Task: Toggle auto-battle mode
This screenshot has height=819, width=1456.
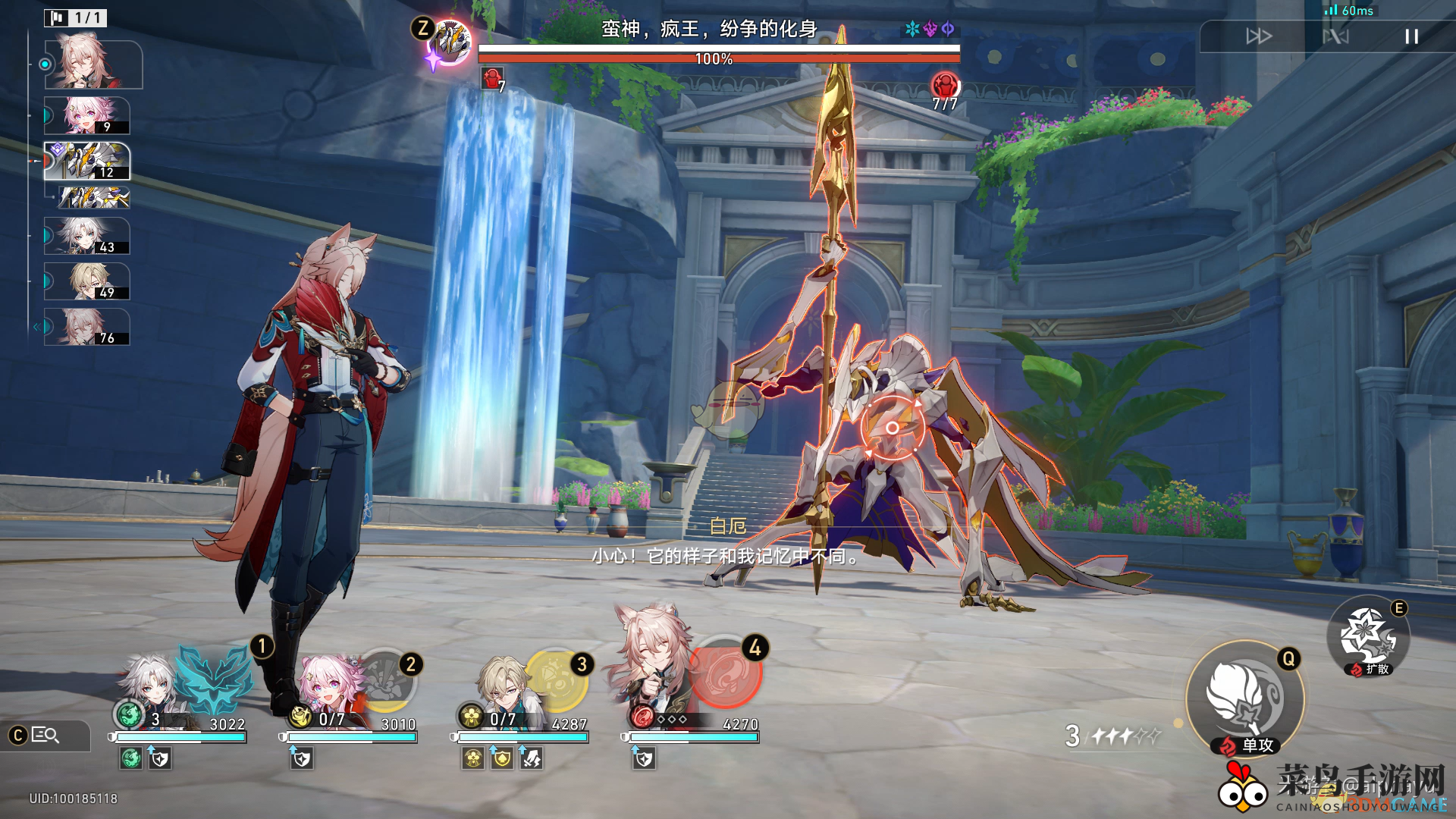Action: click(x=1335, y=36)
